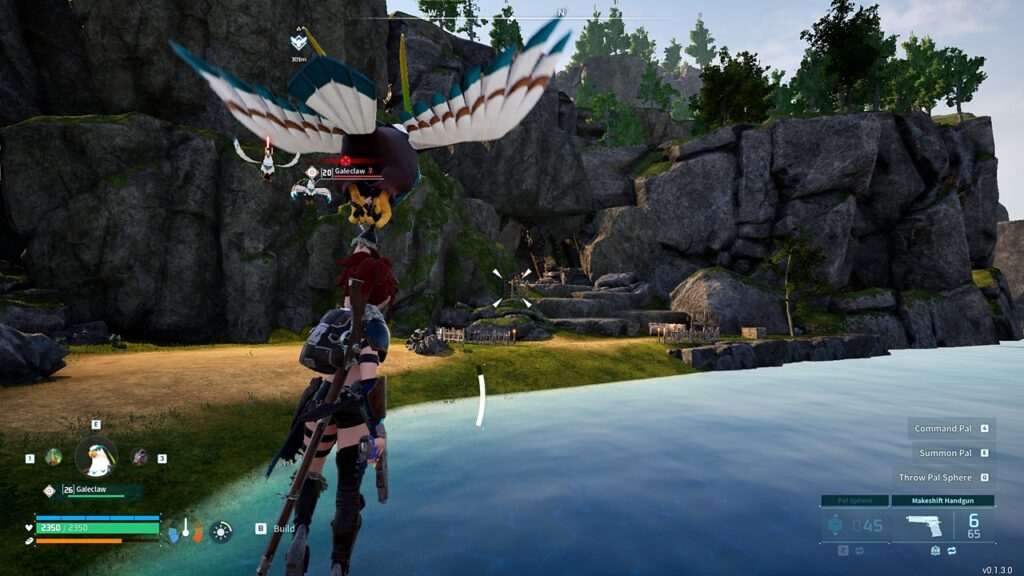
Task: Click the handgun swap arrows icon
Action: (x=948, y=550)
